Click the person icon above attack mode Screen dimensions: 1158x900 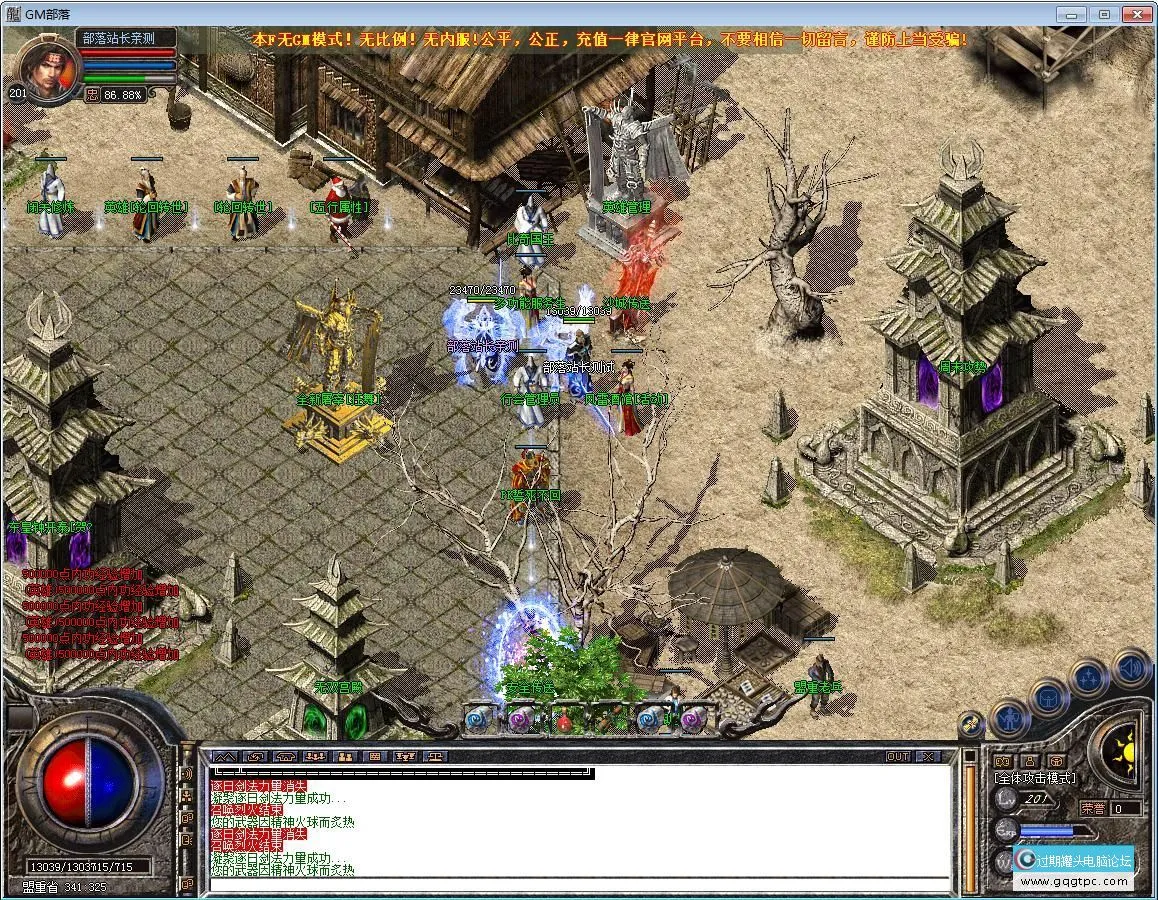[1029, 760]
